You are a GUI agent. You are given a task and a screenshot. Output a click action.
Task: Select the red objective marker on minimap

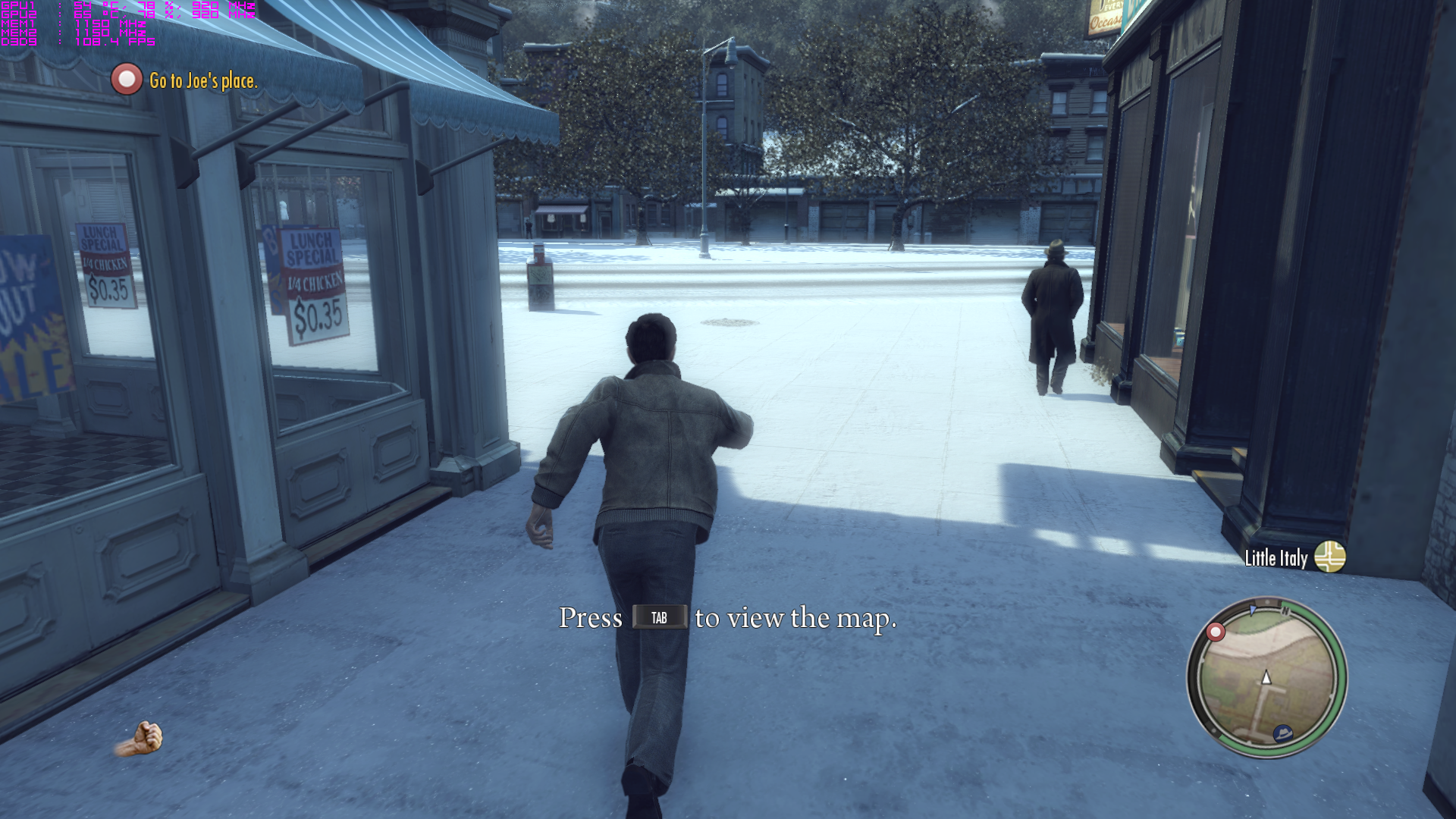1216,632
